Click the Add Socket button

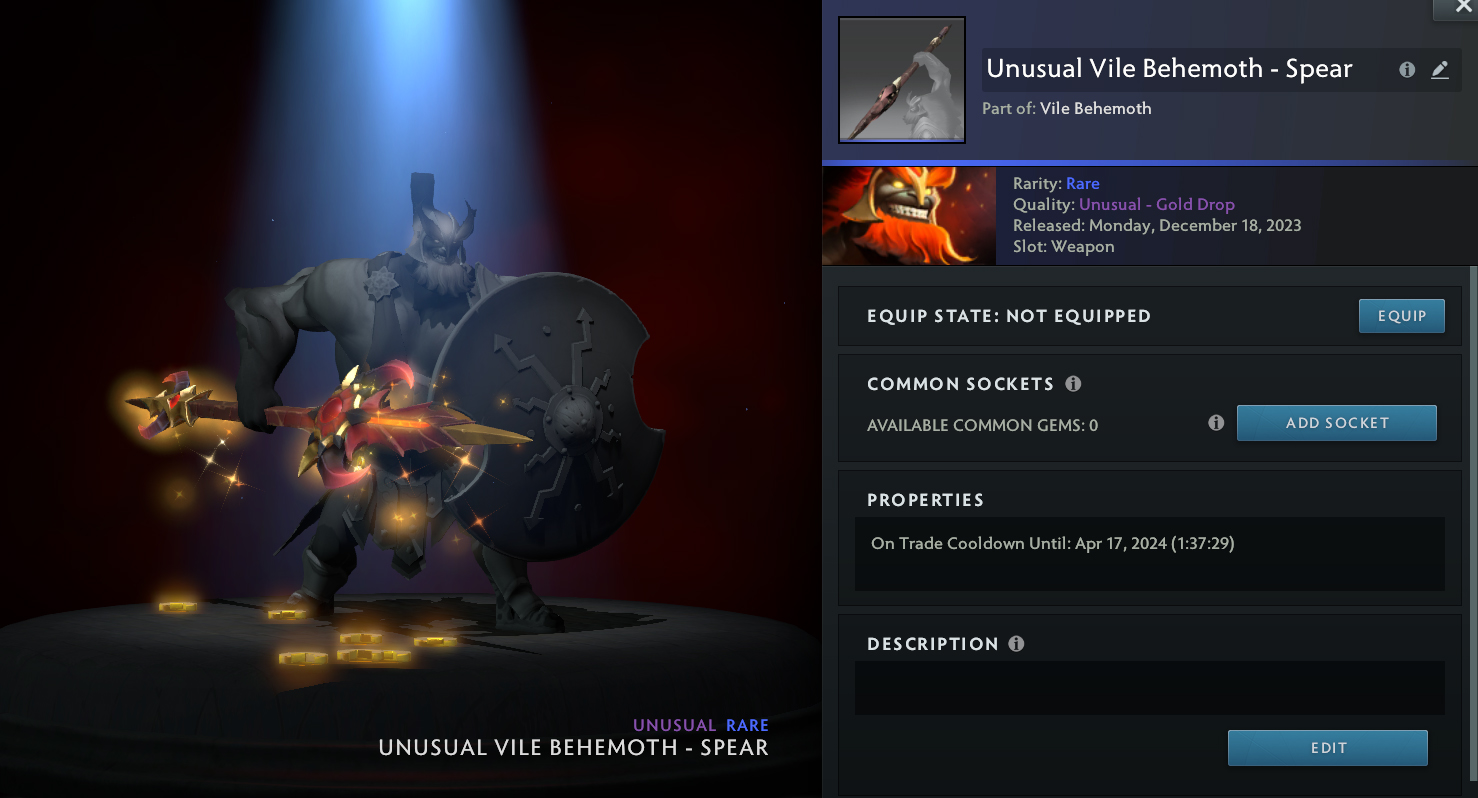tap(1336, 423)
